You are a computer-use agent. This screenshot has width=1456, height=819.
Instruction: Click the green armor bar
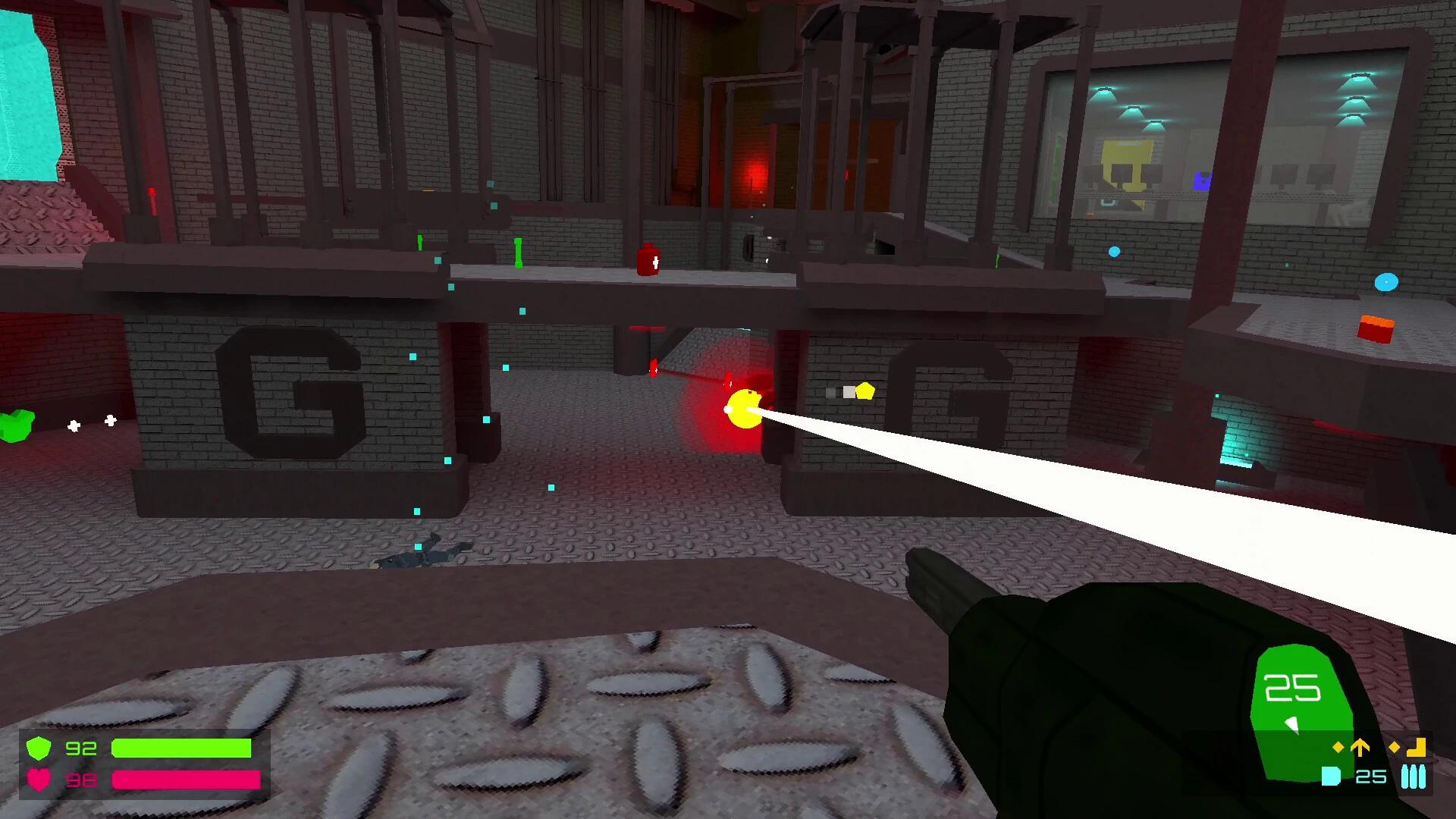pyautogui.click(x=182, y=748)
